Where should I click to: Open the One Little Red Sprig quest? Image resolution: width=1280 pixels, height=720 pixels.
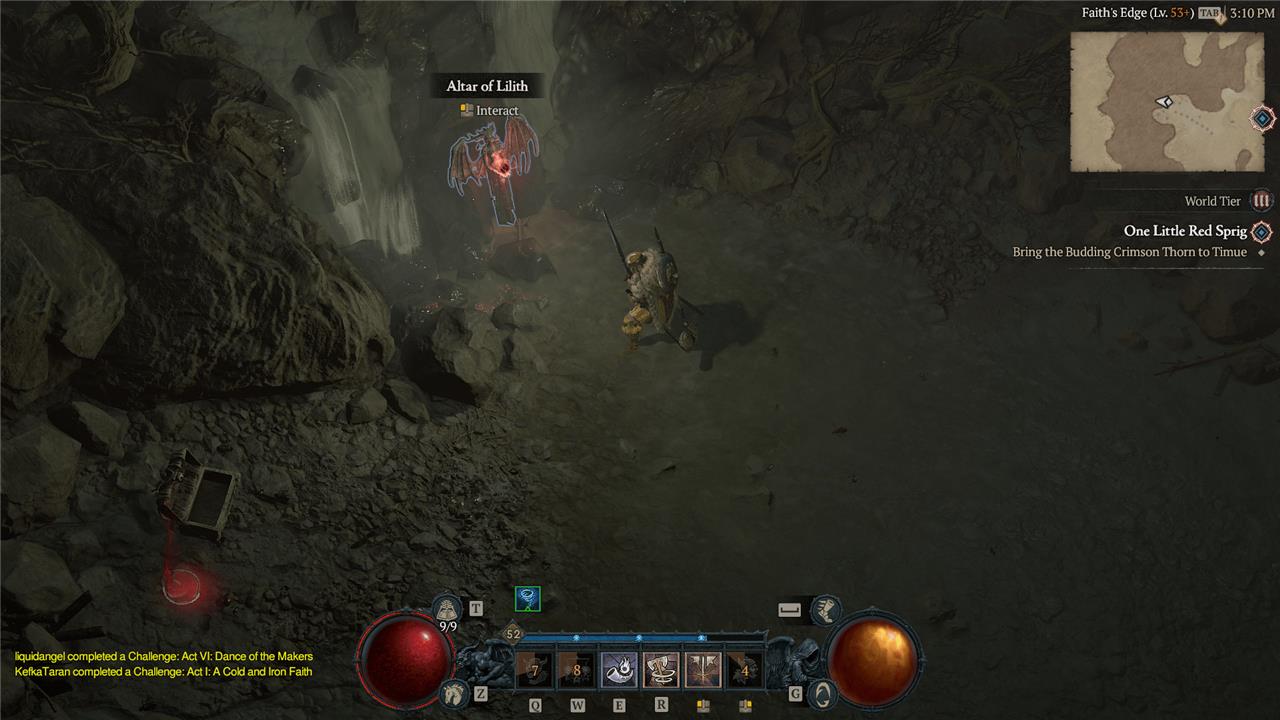(x=1185, y=231)
